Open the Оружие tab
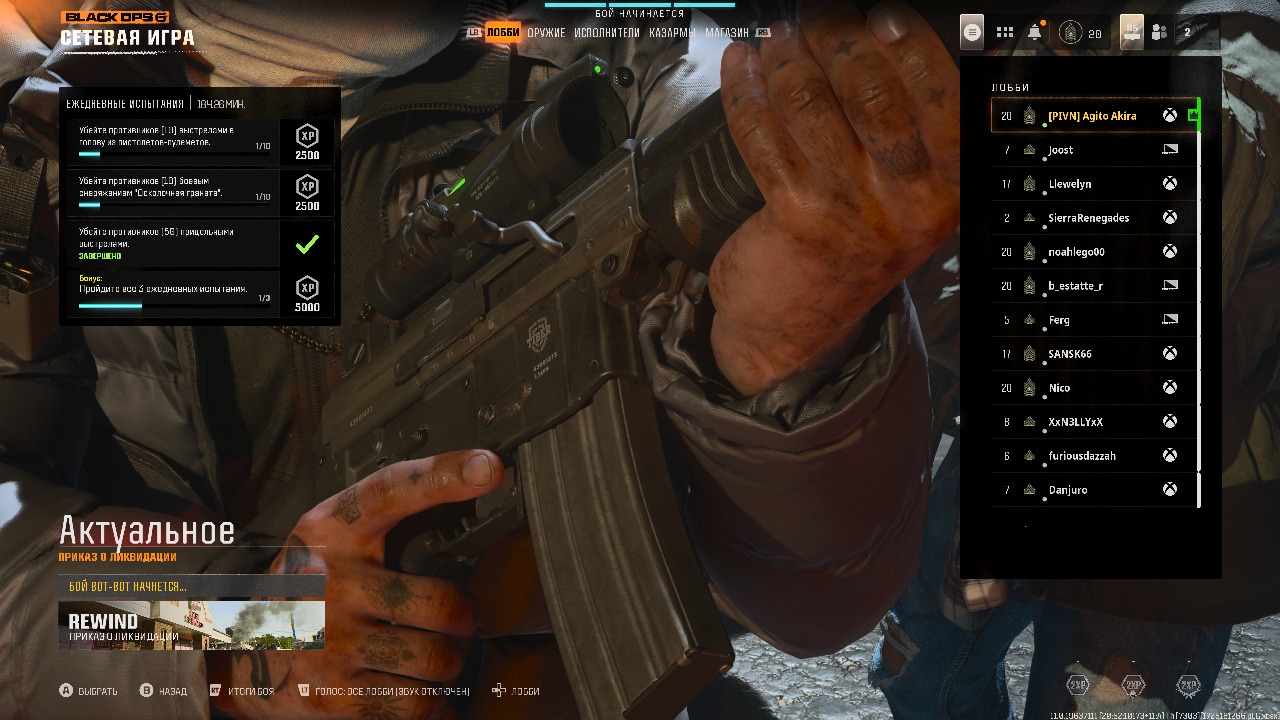The height and width of the screenshot is (720, 1280). click(x=546, y=33)
